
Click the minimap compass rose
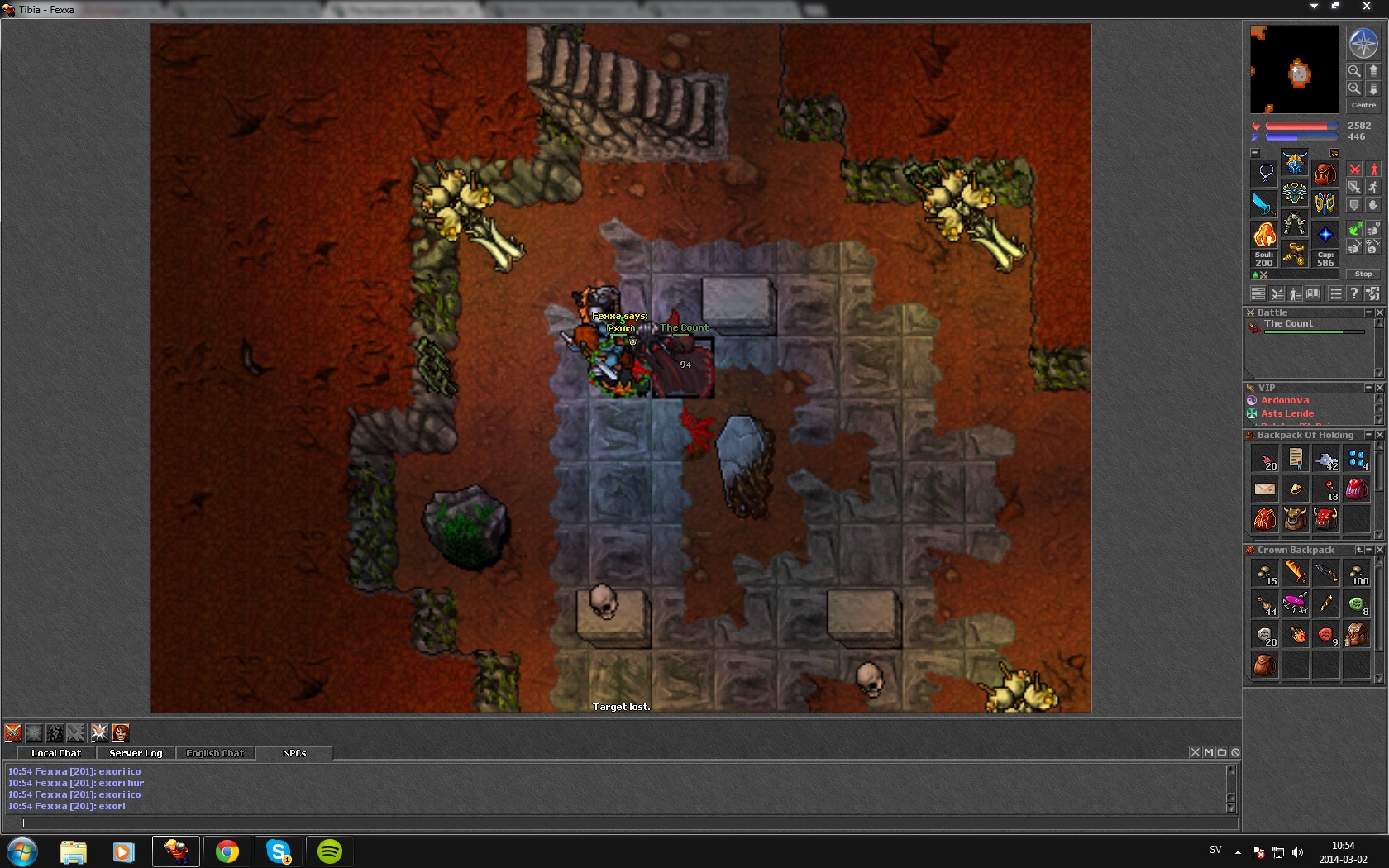click(1363, 43)
